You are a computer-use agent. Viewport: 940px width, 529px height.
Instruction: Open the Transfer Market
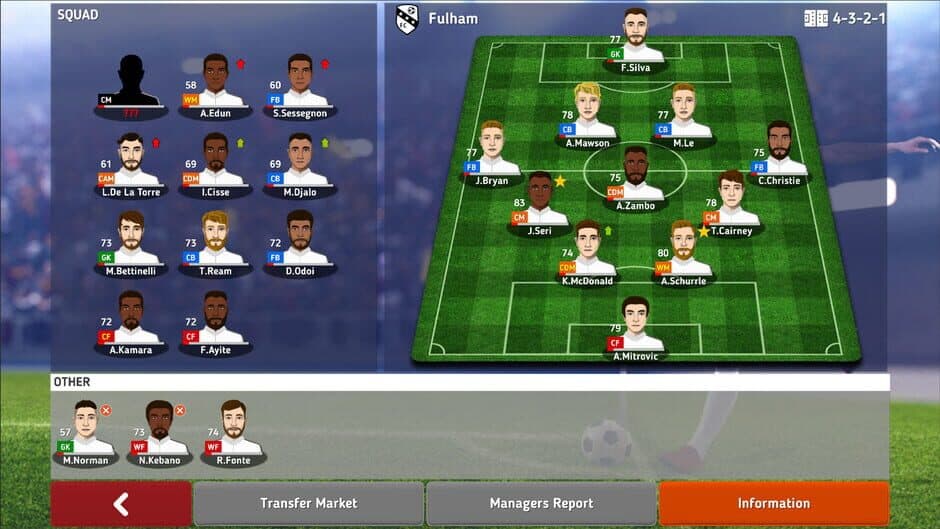[308, 504]
